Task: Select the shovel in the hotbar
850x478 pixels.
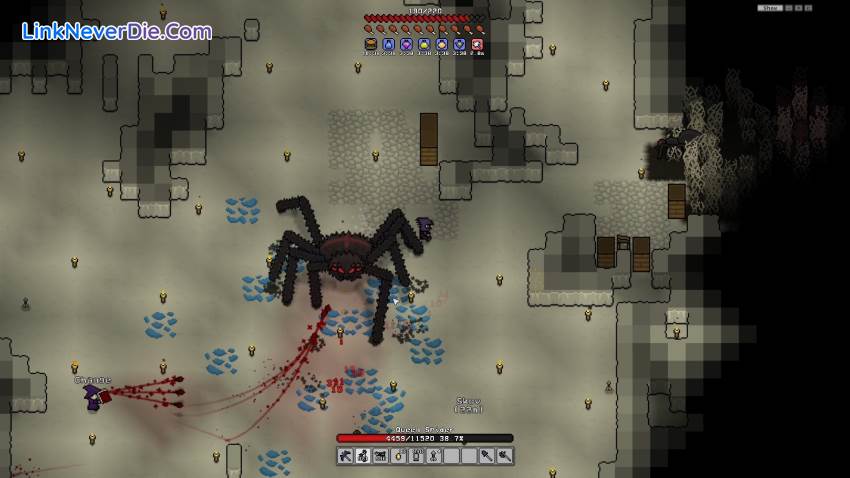Action: point(487,456)
